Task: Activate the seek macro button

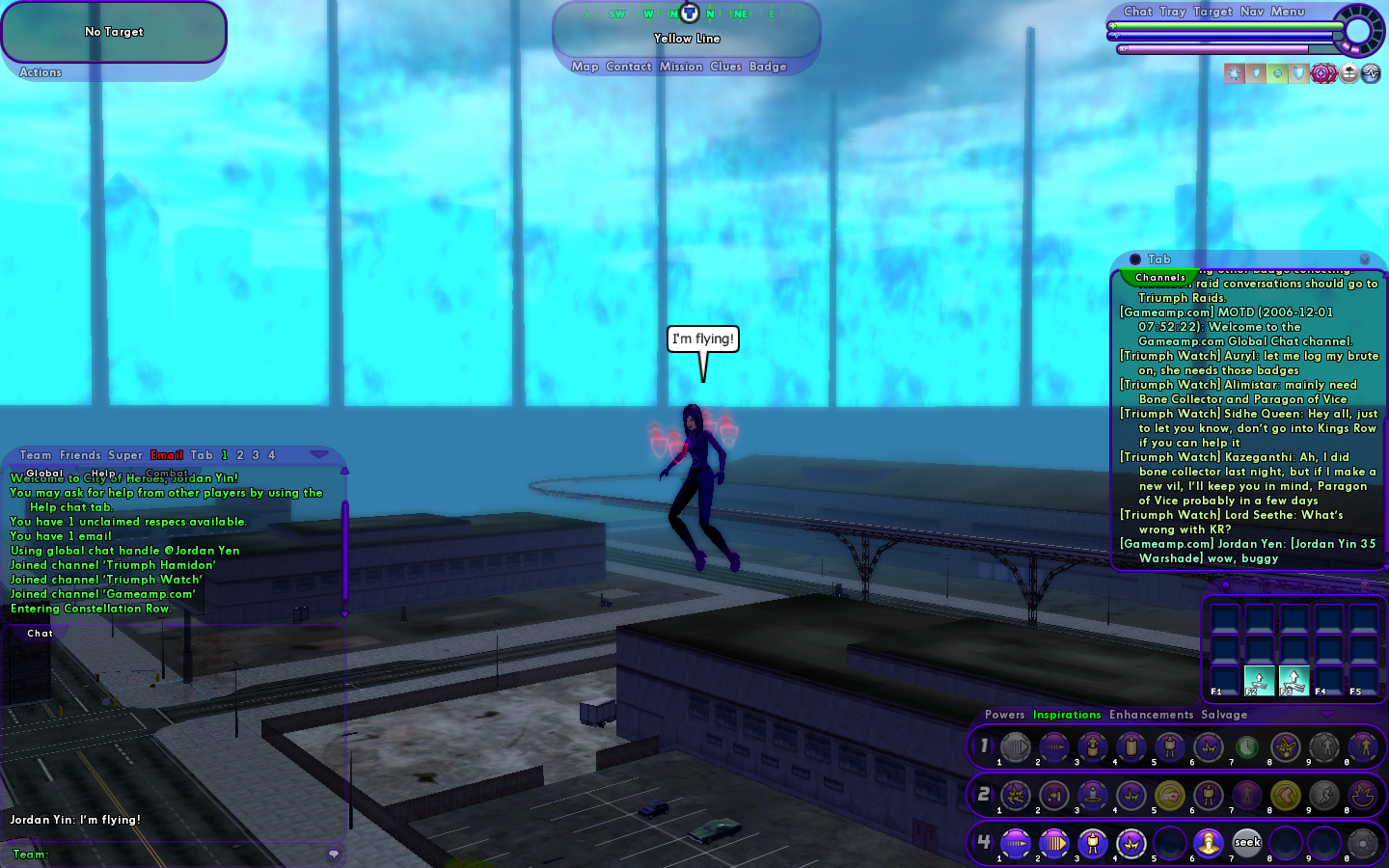Action: point(1247,843)
